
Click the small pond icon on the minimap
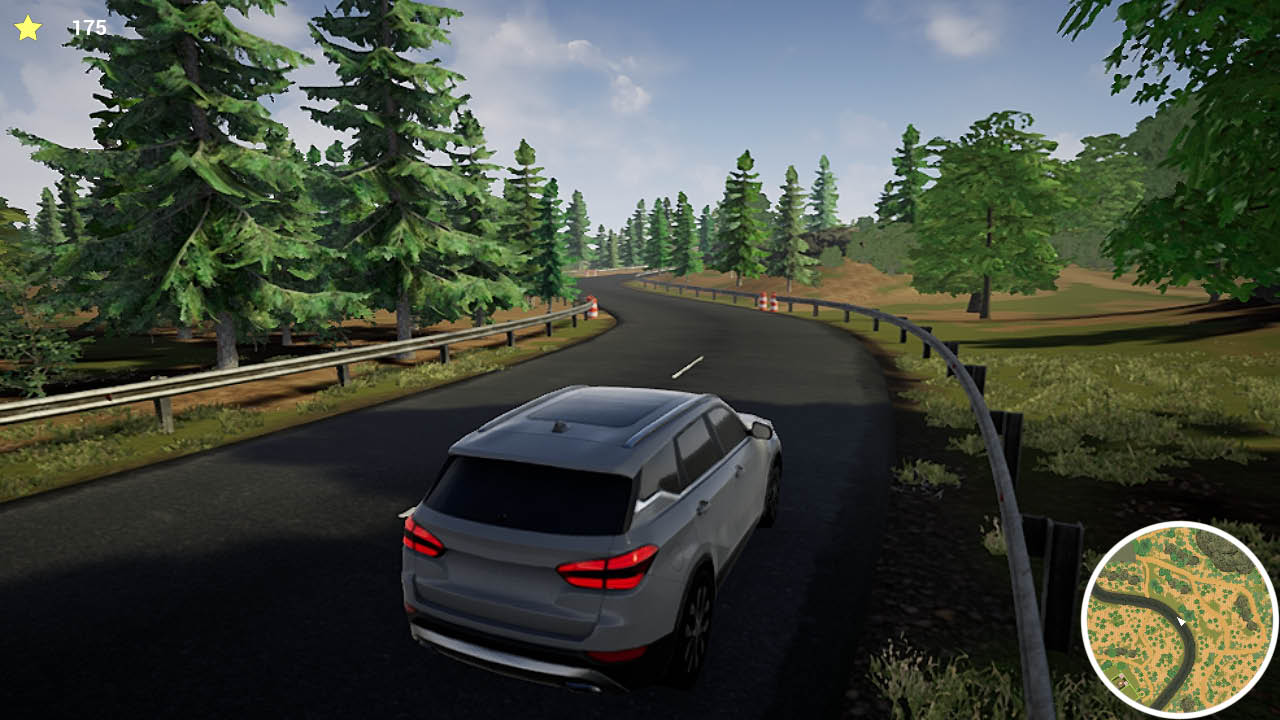click(1141, 694)
